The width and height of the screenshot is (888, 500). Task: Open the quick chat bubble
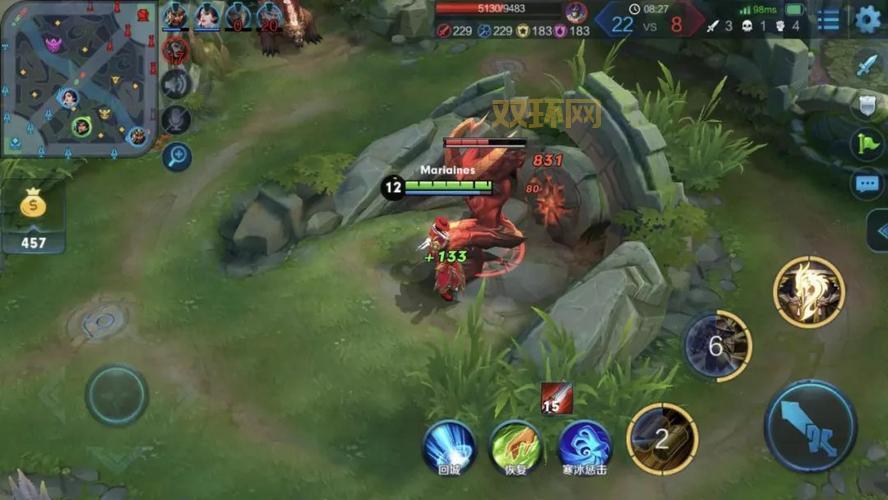(866, 183)
